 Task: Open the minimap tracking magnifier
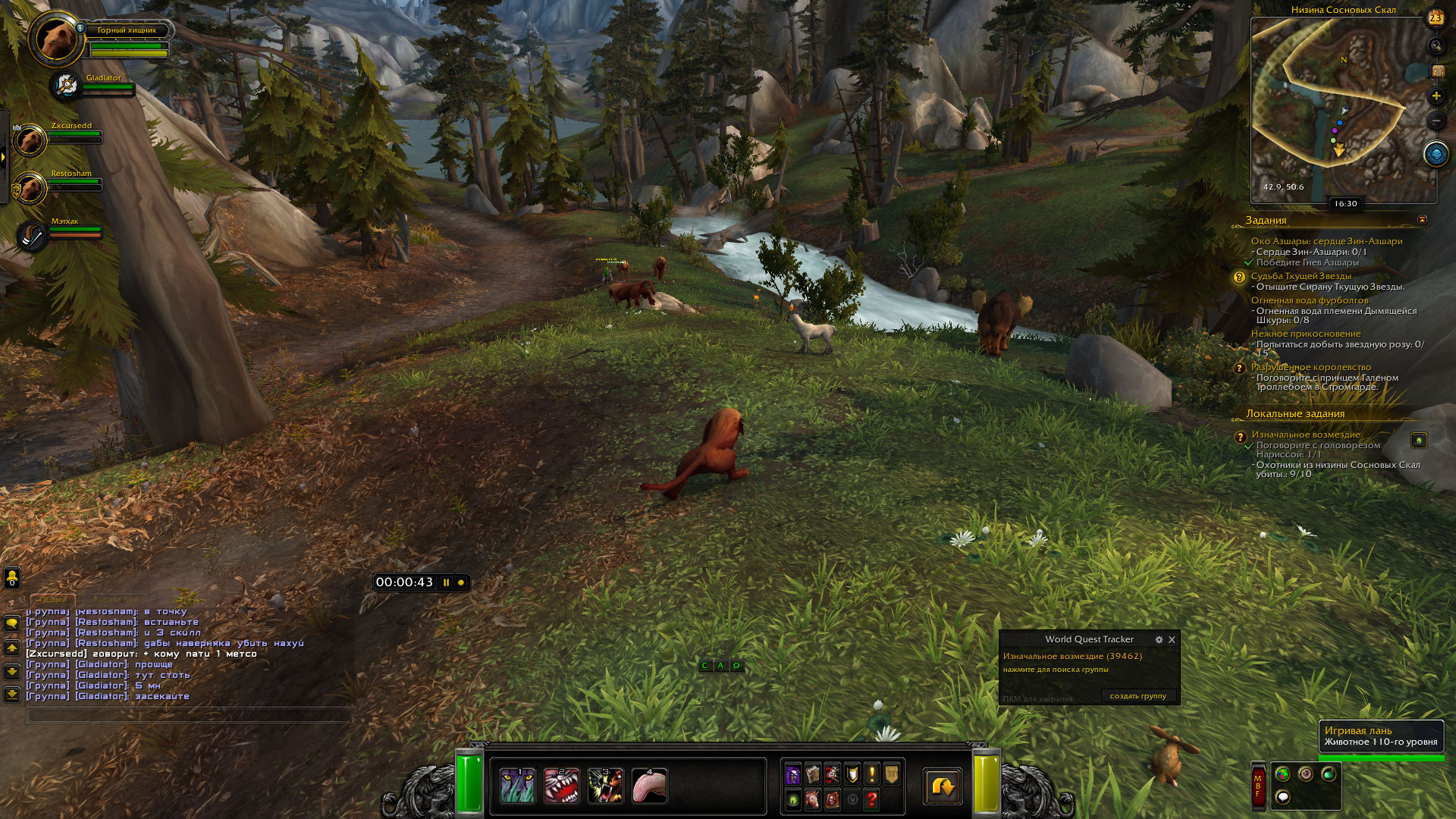(1436, 46)
